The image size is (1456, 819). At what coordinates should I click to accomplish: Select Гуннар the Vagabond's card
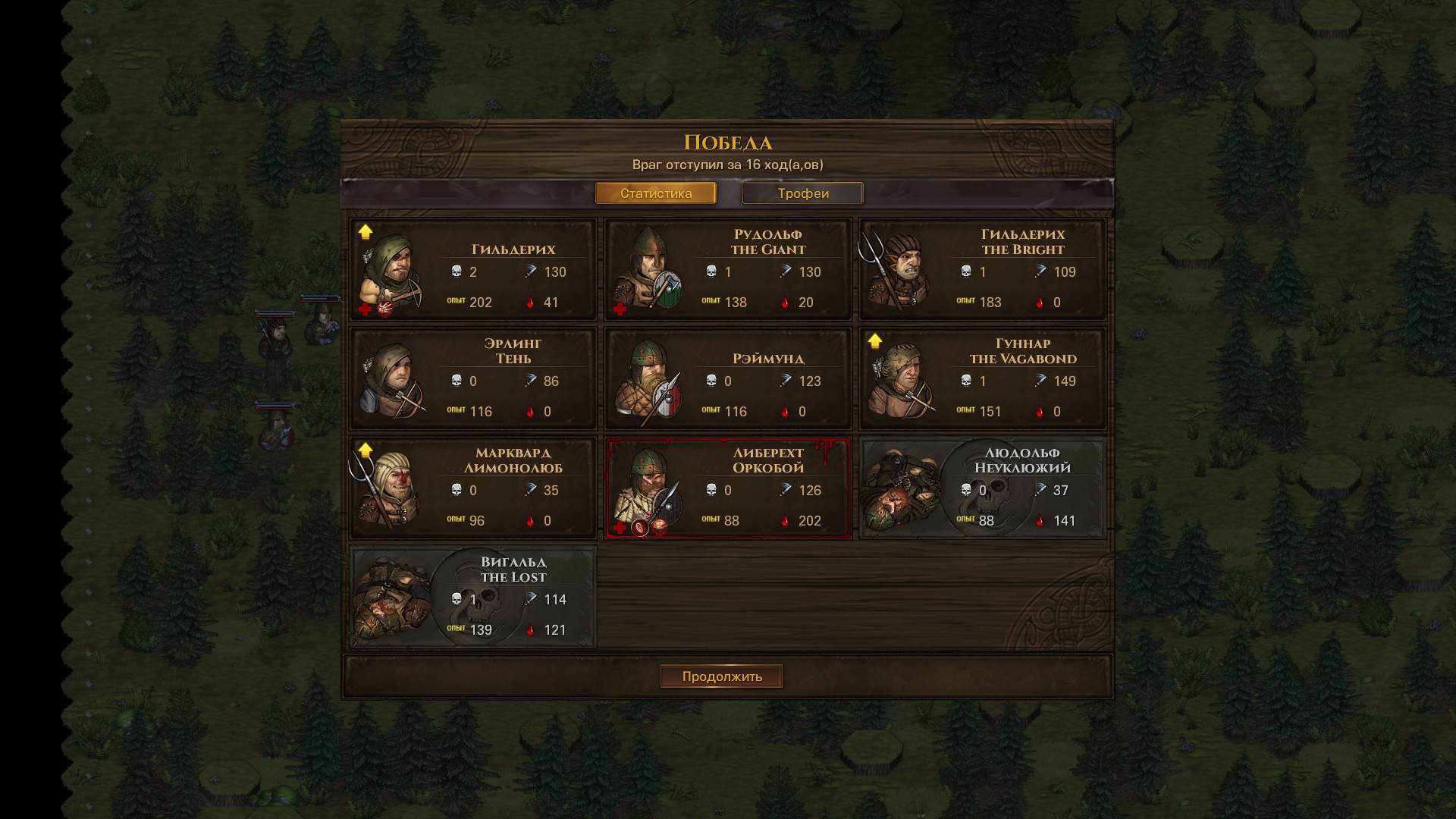[x=983, y=379]
